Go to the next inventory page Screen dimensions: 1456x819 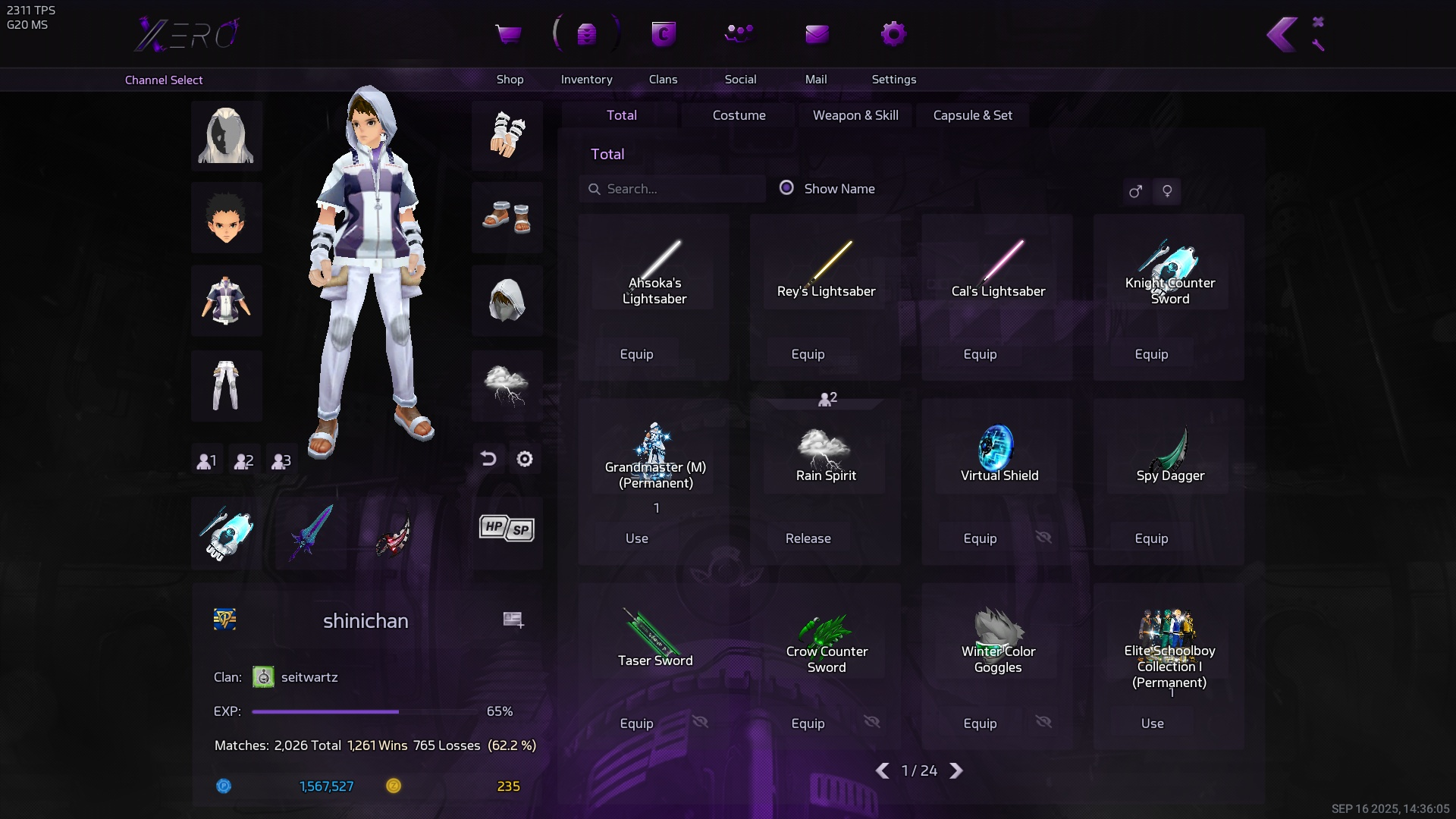[x=956, y=770]
